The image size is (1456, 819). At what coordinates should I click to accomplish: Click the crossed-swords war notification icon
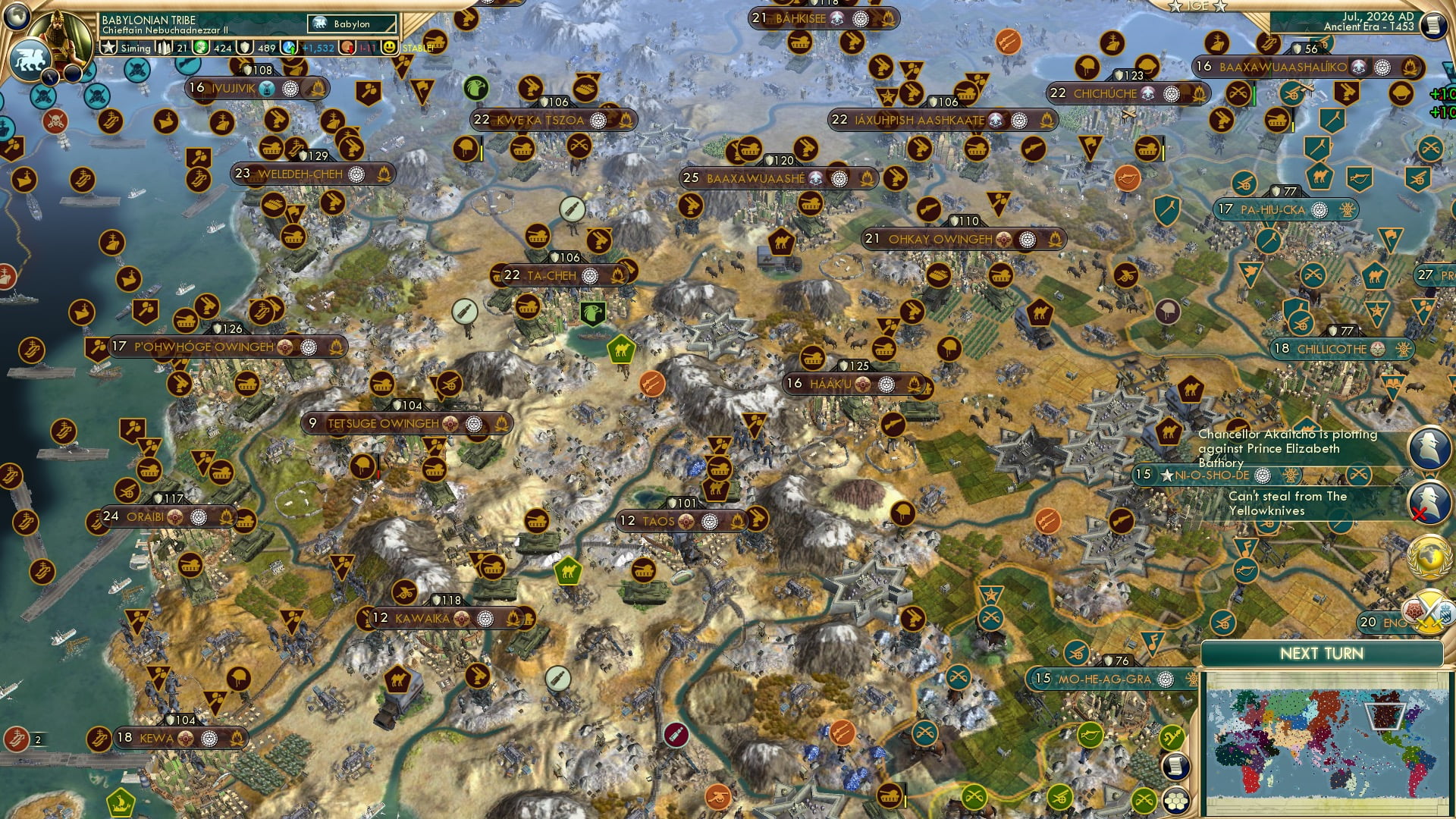pos(1432,612)
